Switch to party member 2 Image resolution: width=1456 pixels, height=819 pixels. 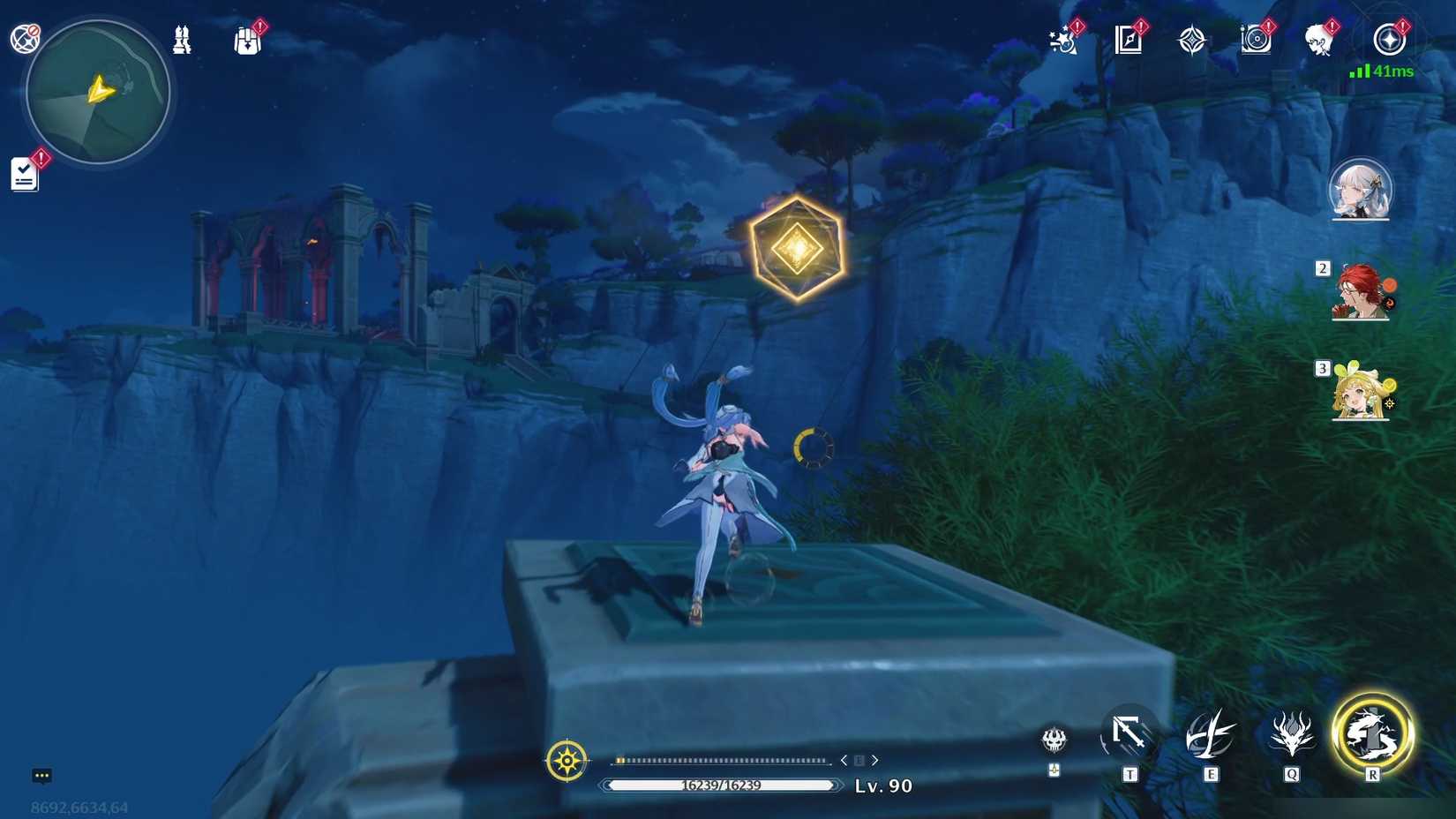pyautogui.click(x=1359, y=293)
